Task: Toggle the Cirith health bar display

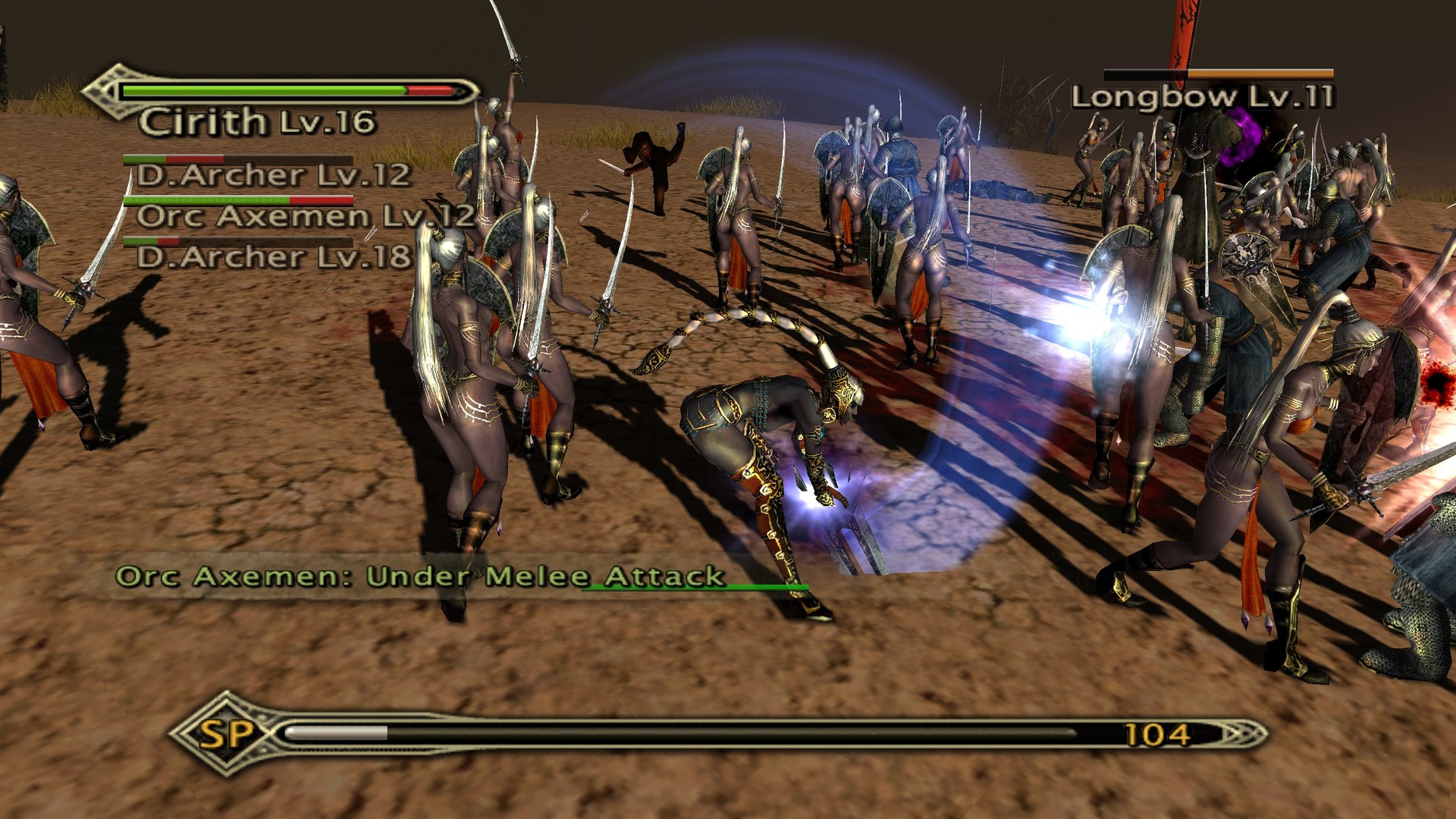Action: pos(288,90)
